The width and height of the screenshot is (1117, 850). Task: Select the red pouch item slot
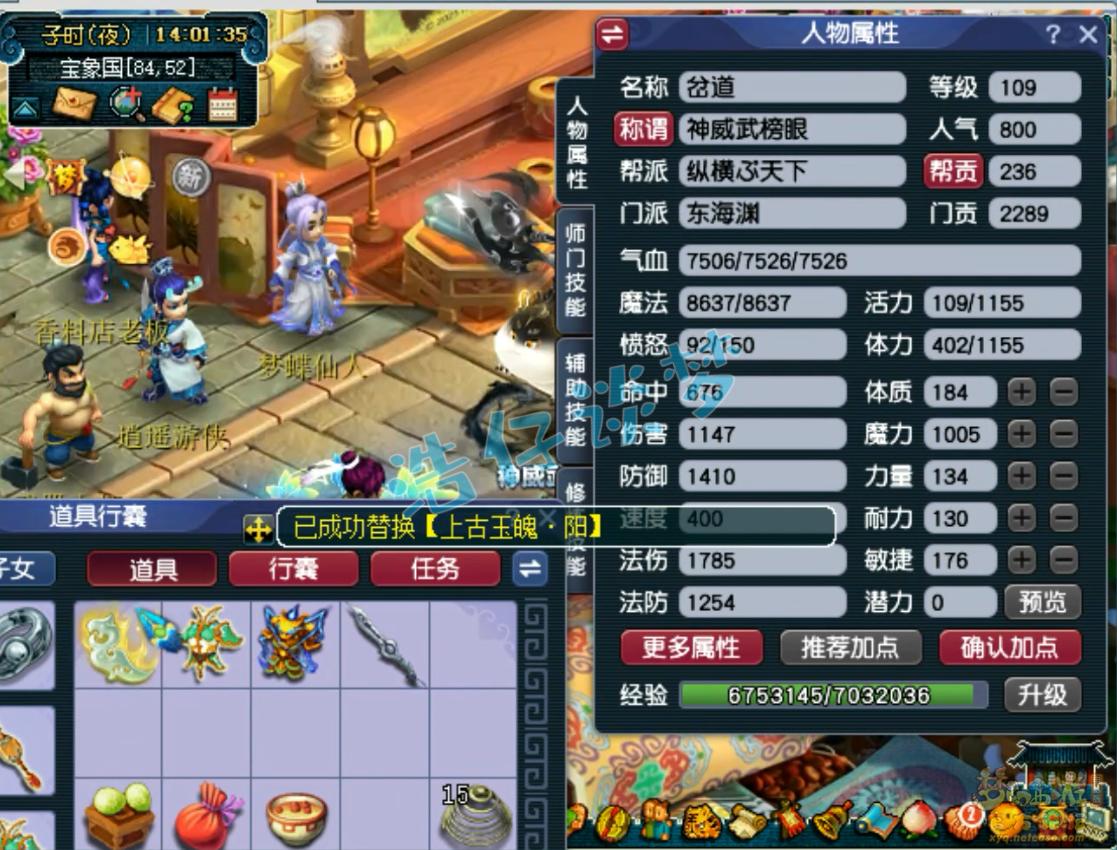(207, 815)
